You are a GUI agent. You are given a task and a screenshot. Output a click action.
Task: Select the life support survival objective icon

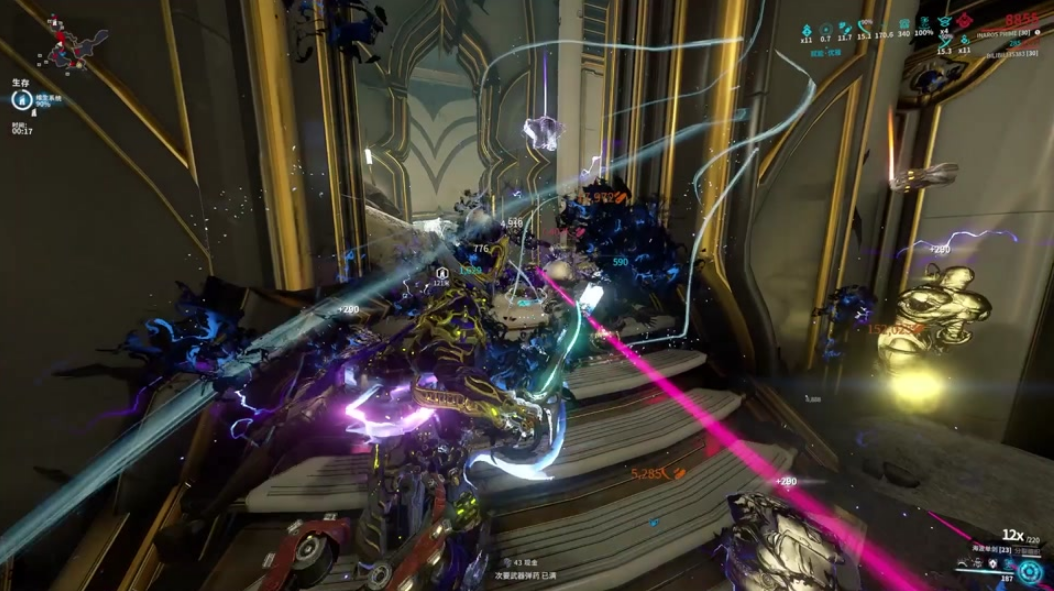point(20,99)
